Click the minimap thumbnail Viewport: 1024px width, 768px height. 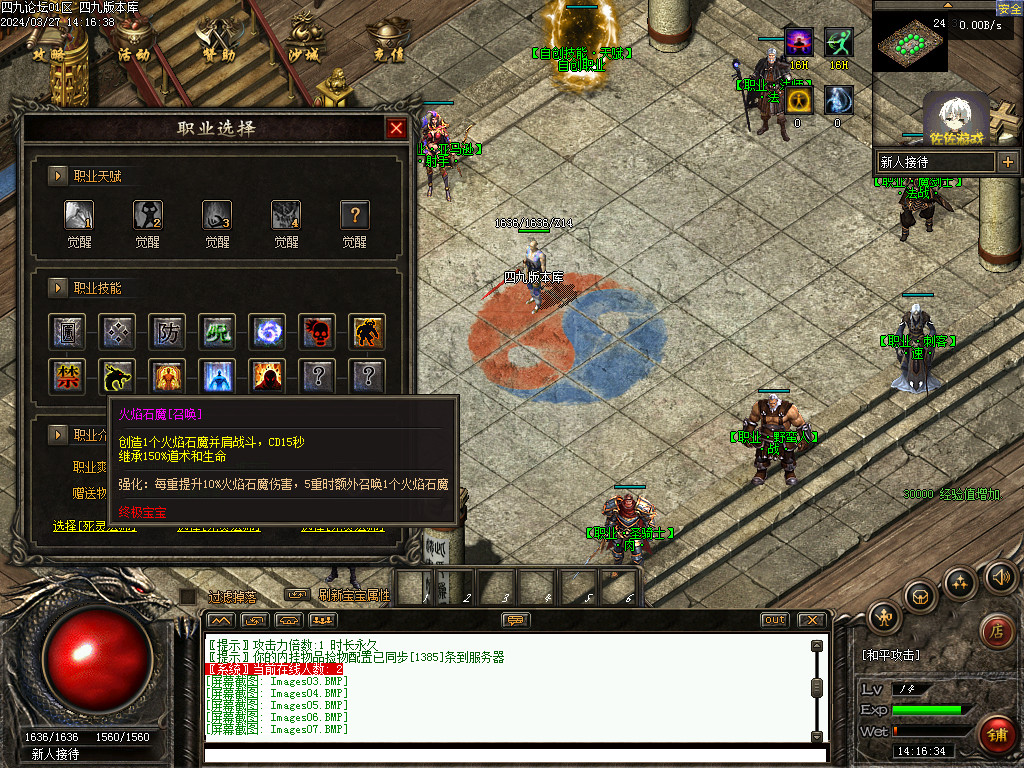909,42
